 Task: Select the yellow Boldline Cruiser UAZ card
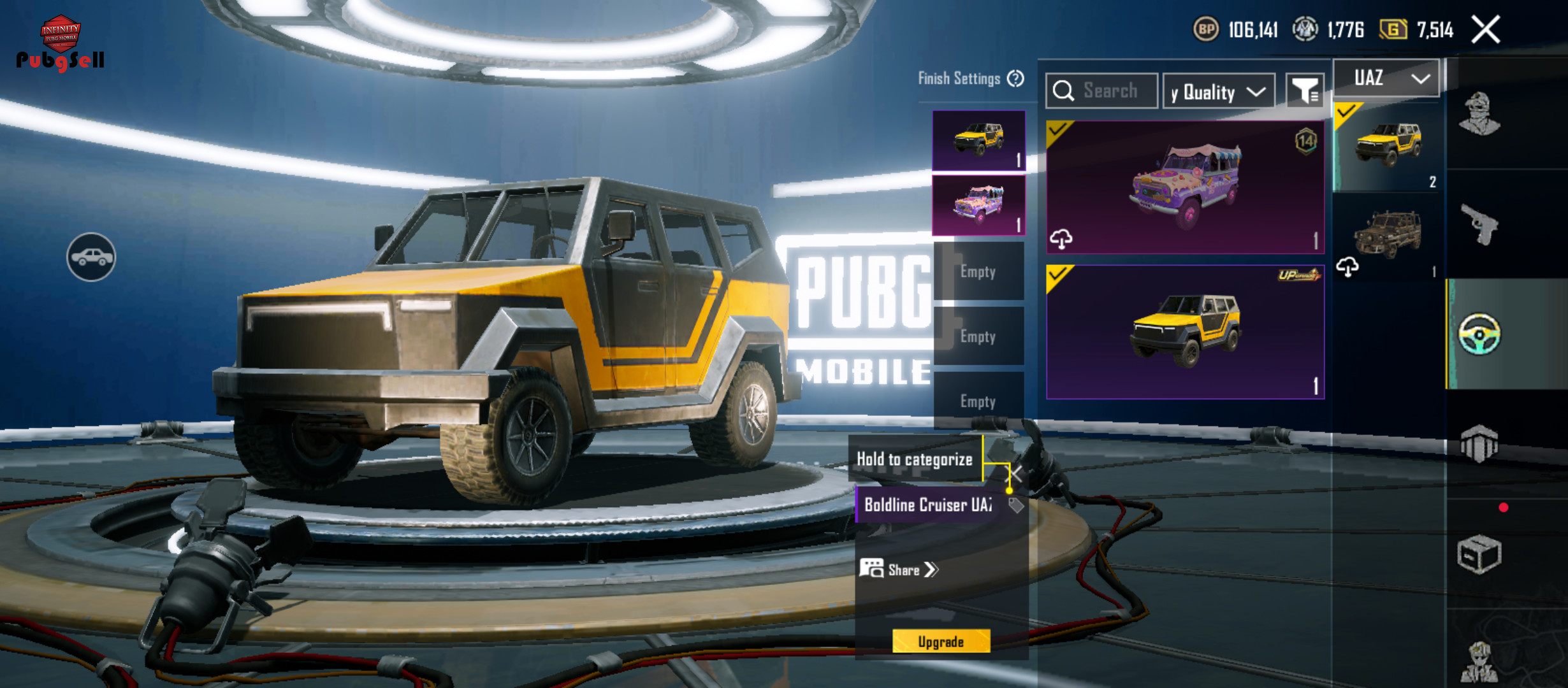click(x=1185, y=332)
